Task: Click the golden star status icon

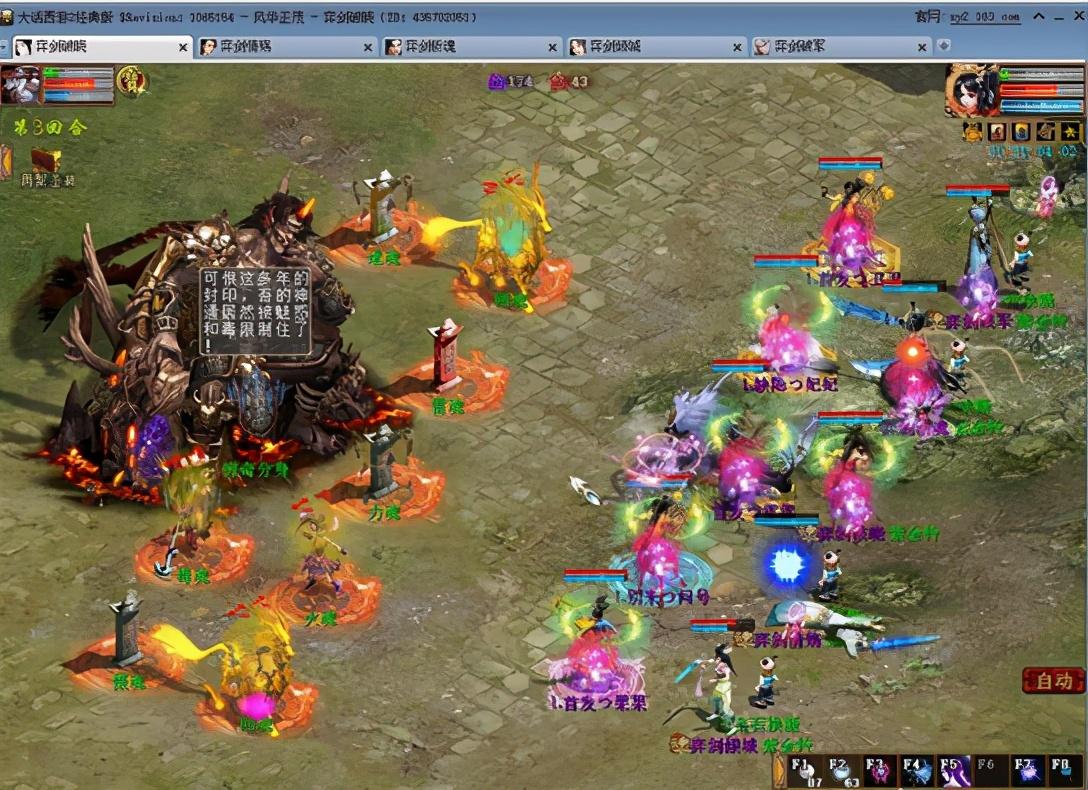Action: pyautogui.click(x=1070, y=131)
